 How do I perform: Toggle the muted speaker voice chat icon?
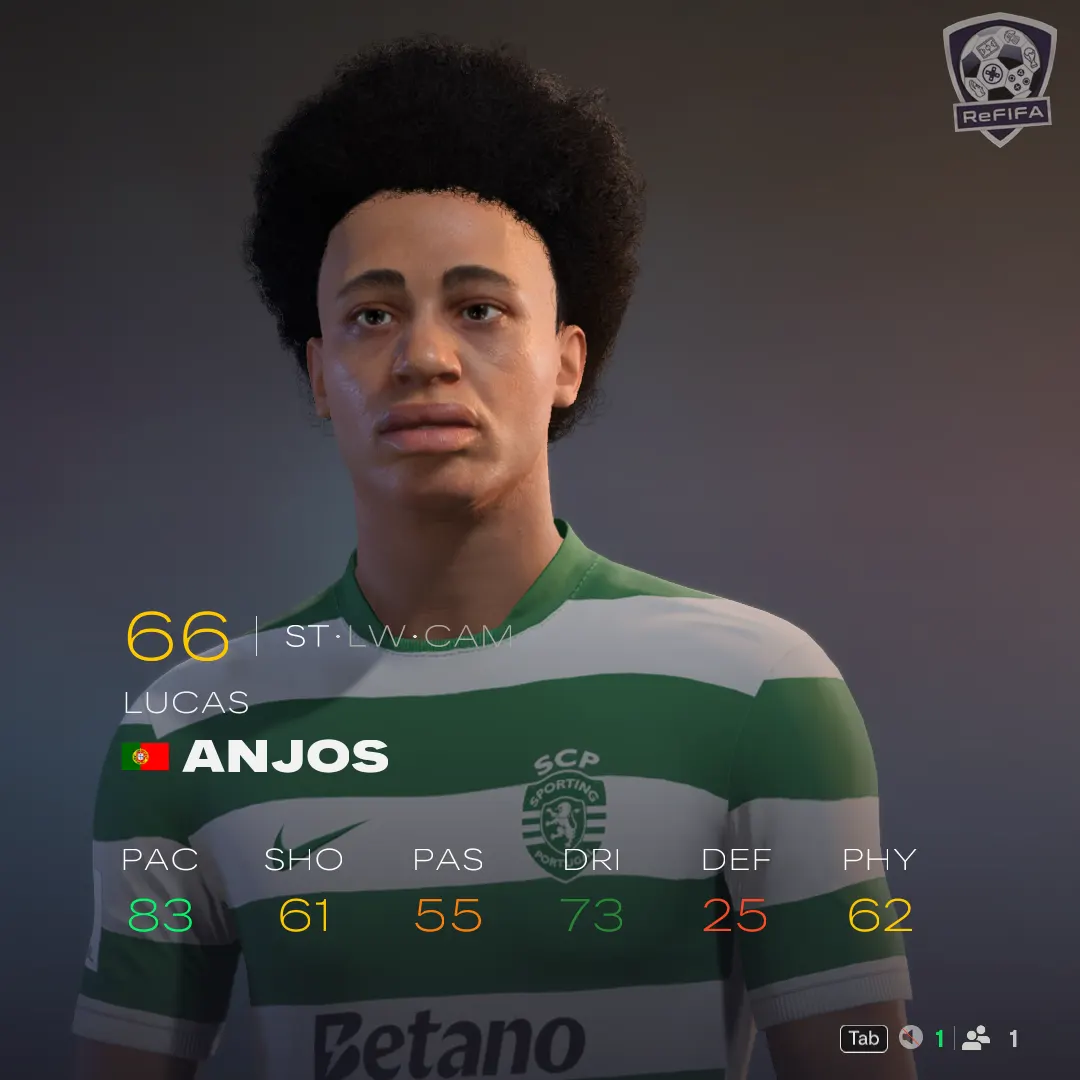[x=910, y=1039]
